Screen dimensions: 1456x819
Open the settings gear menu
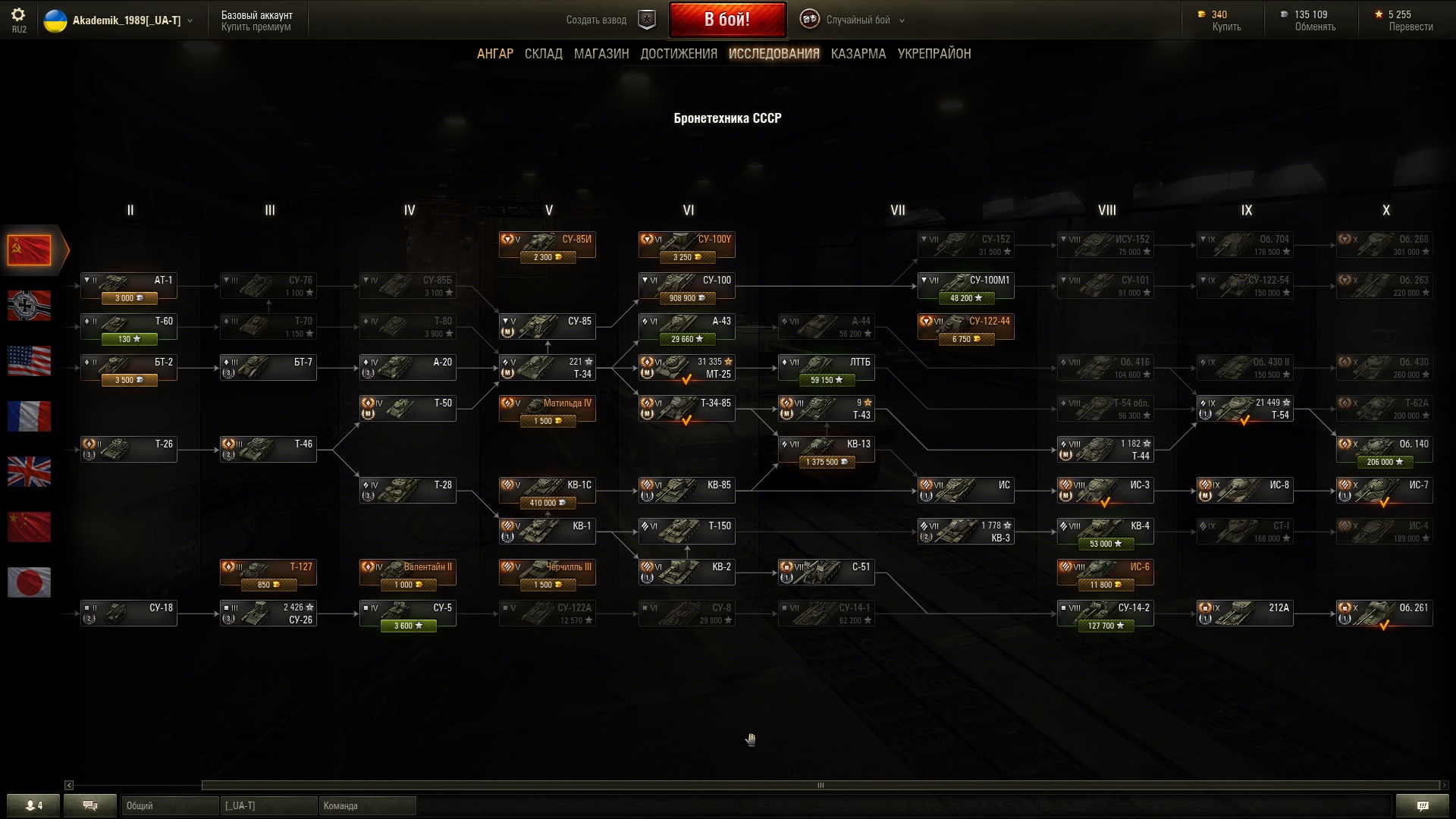pyautogui.click(x=18, y=15)
